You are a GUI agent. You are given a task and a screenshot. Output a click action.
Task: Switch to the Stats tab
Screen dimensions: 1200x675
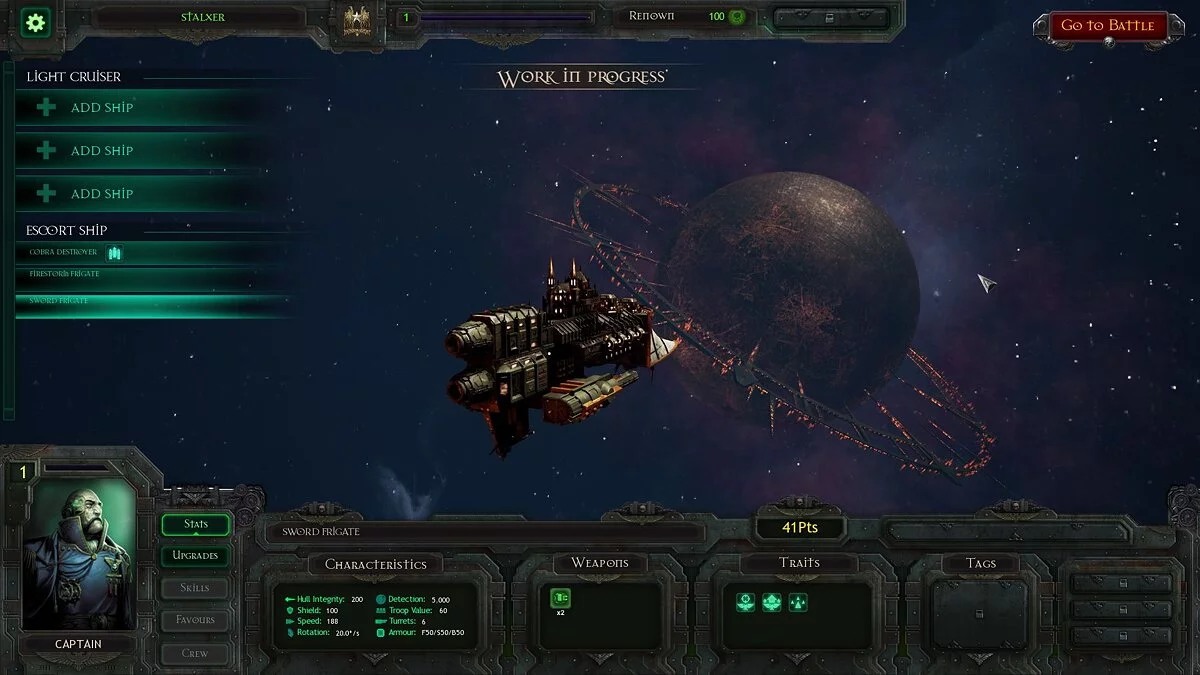[x=195, y=524]
